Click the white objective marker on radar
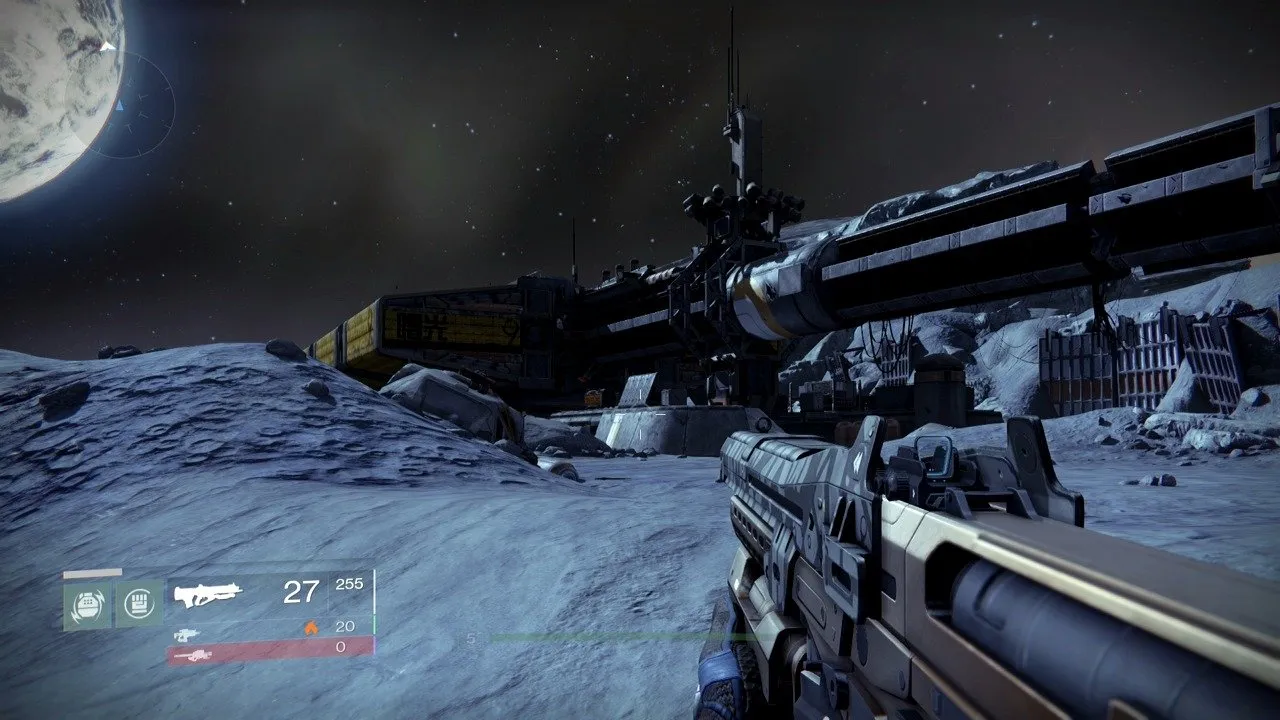Screen dimensions: 1280x720 tap(108, 45)
